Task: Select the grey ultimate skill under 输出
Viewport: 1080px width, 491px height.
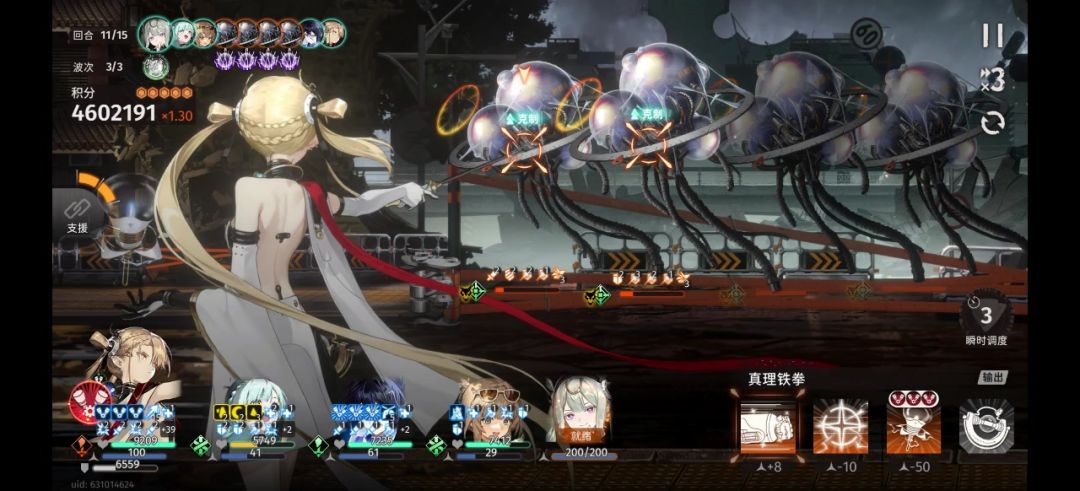Action: 986,425
